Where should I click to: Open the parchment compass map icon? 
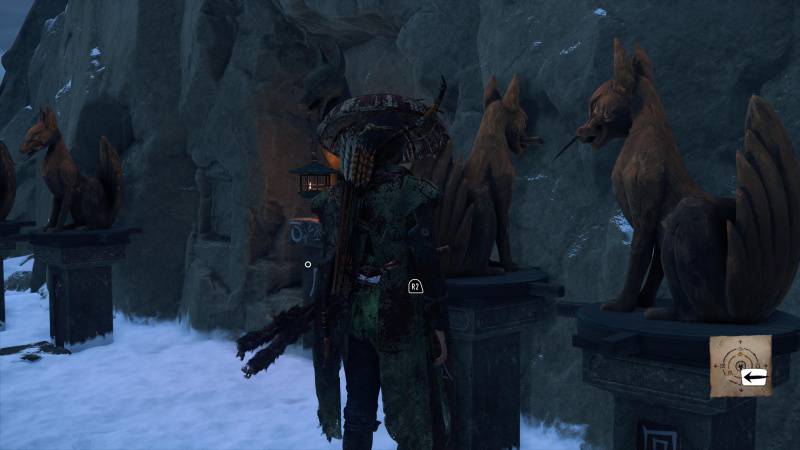740,366
